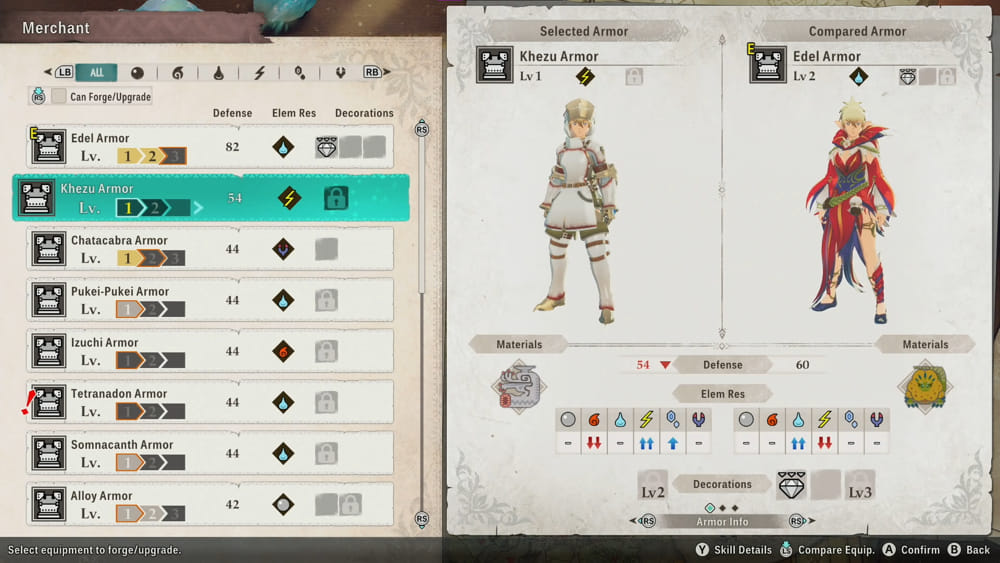Click the Khezu material icon
1000x563 pixels.
[518, 387]
